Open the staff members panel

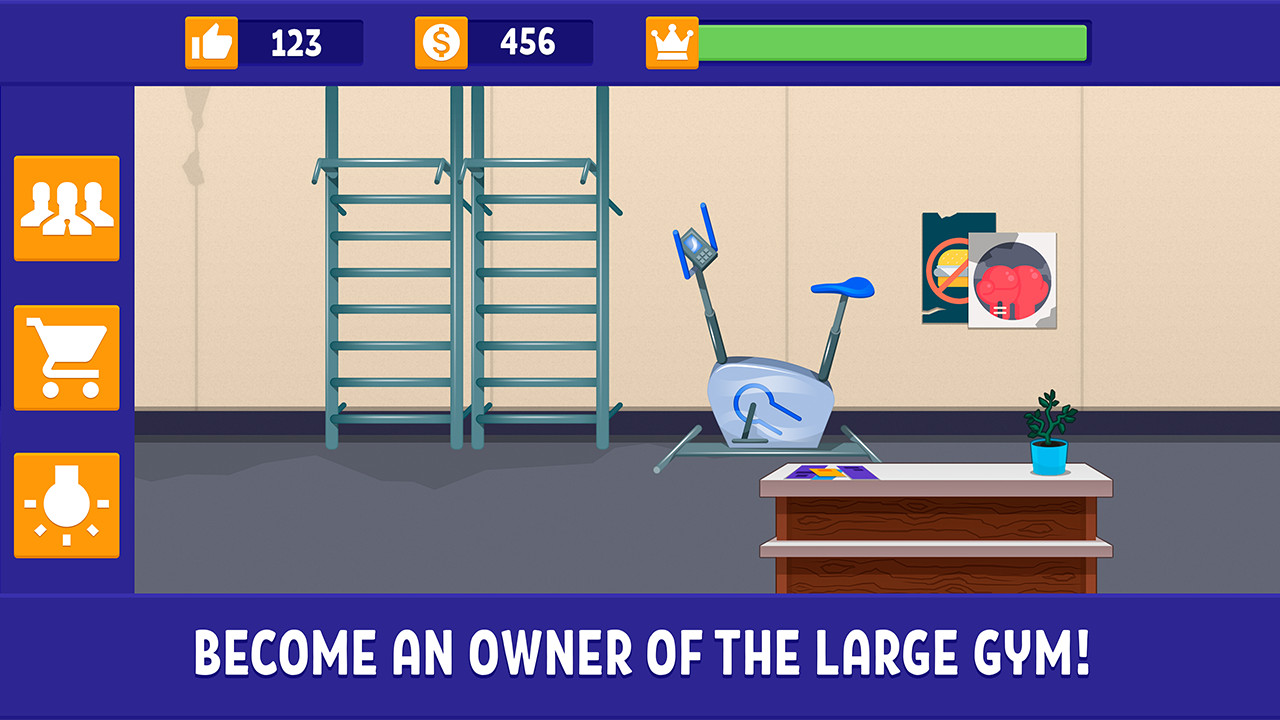click(66, 206)
